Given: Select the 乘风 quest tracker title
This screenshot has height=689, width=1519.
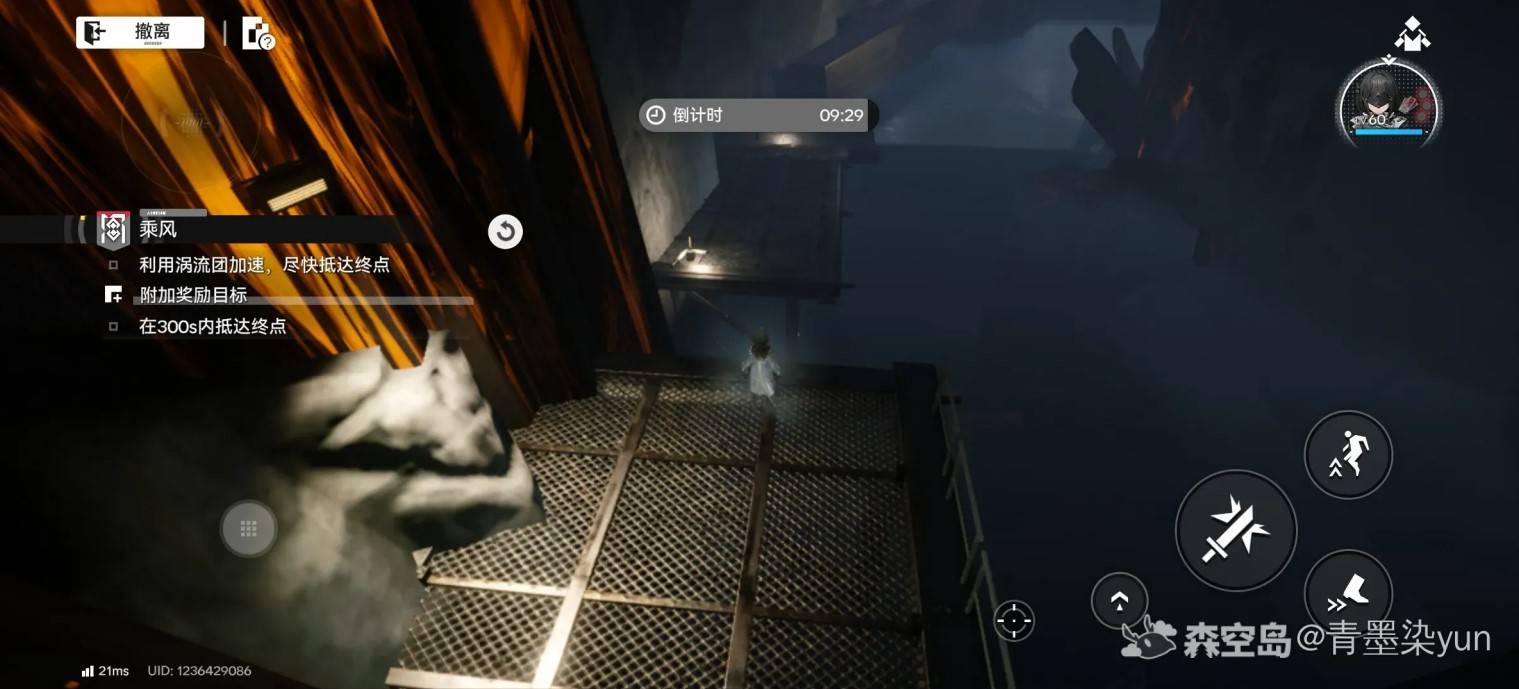Looking at the screenshot, I should (158, 229).
